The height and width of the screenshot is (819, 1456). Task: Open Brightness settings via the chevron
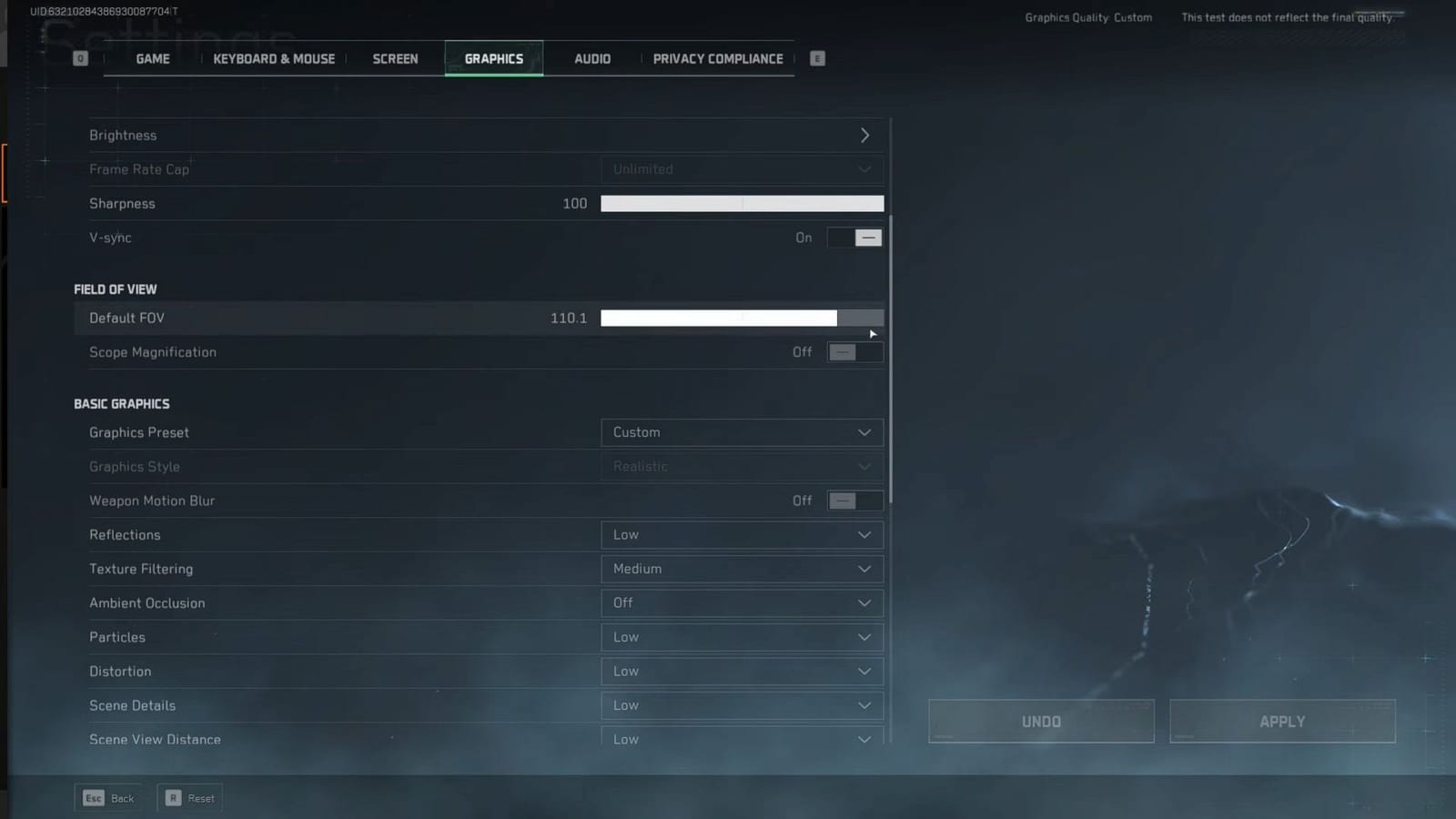(x=865, y=135)
